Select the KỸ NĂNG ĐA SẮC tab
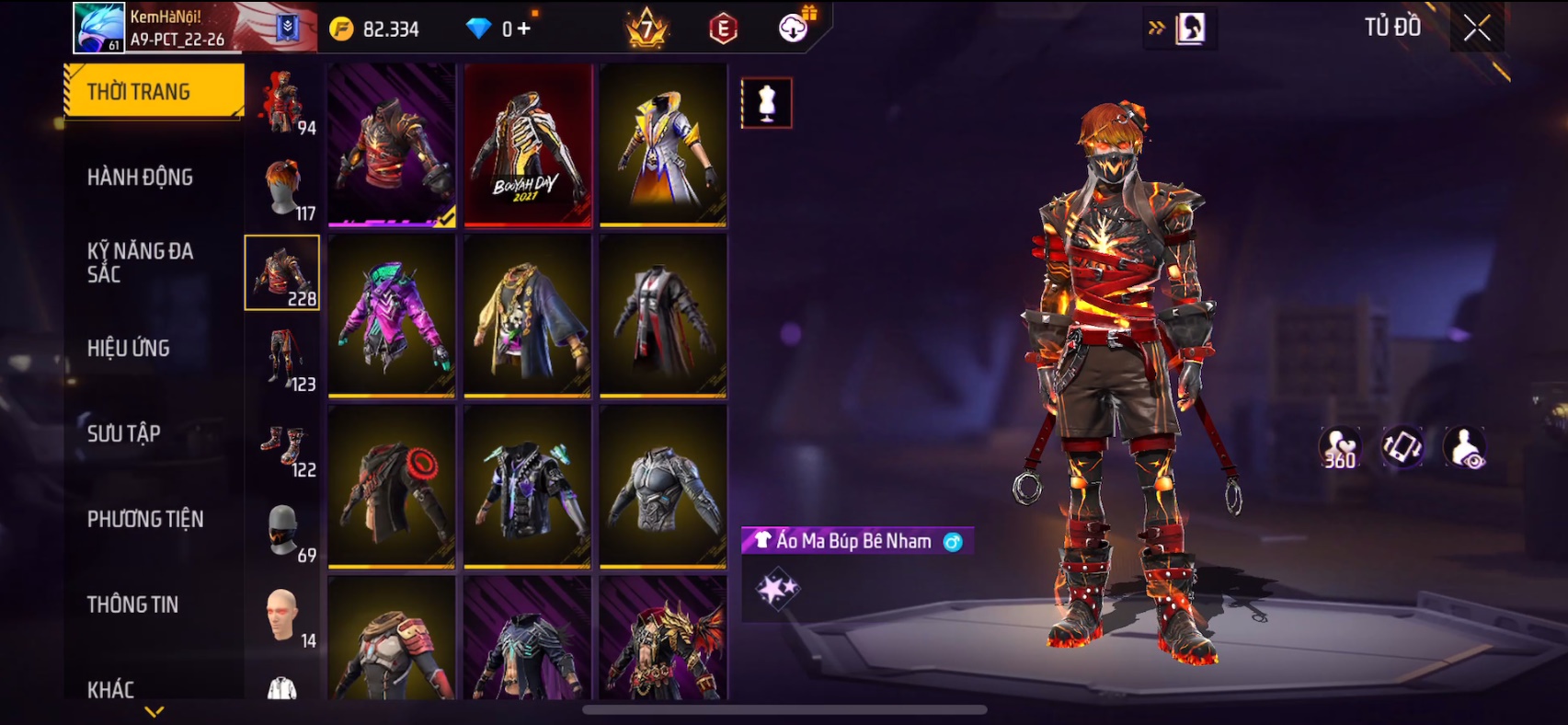The height and width of the screenshot is (725, 1568). pos(141,262)
